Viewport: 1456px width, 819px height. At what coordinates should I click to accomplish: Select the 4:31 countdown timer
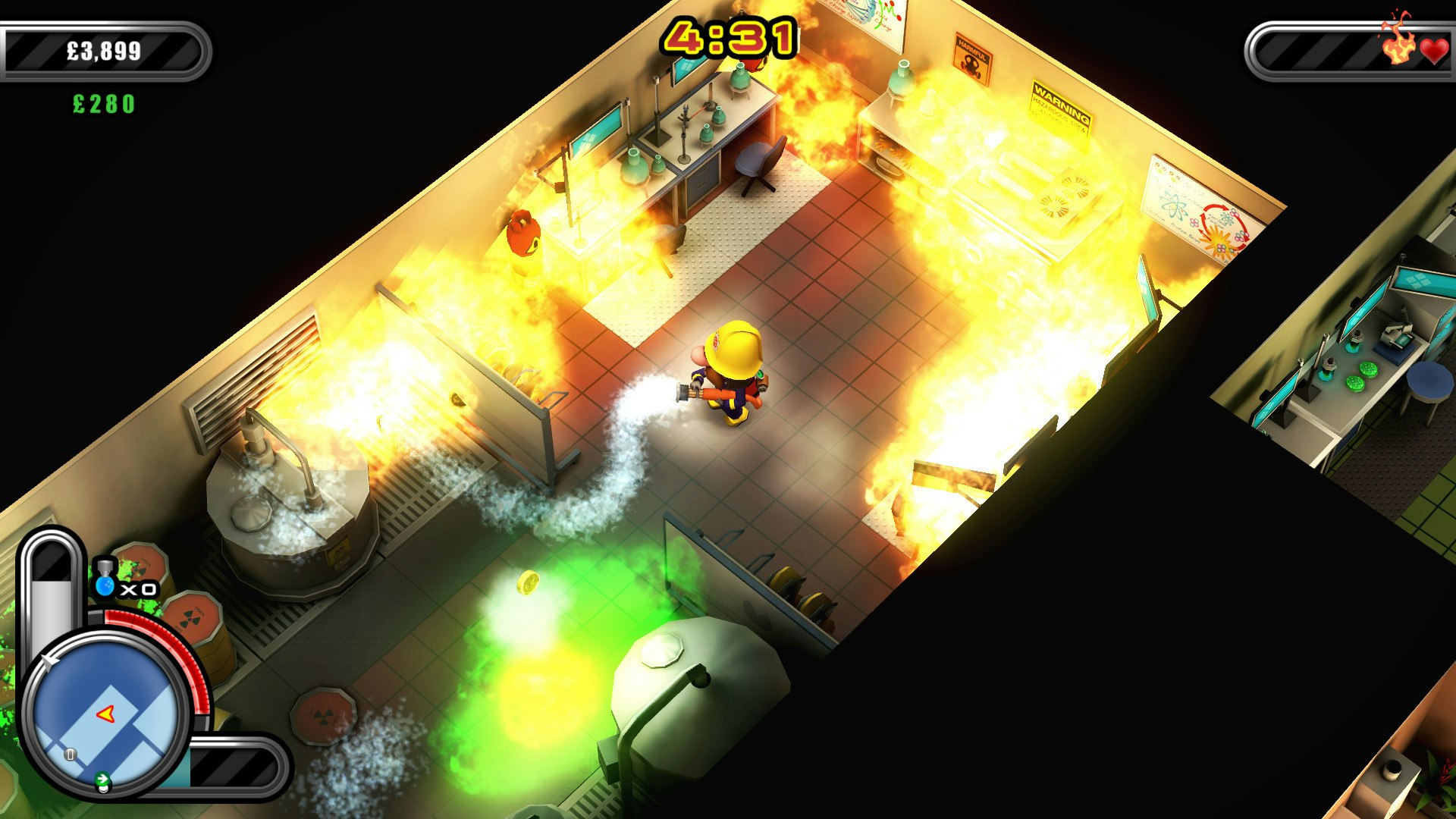[x=730, y=36]
